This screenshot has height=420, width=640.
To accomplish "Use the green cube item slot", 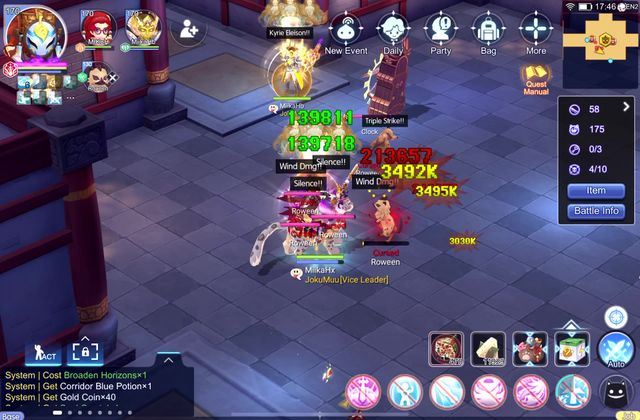I will point(572,349).
